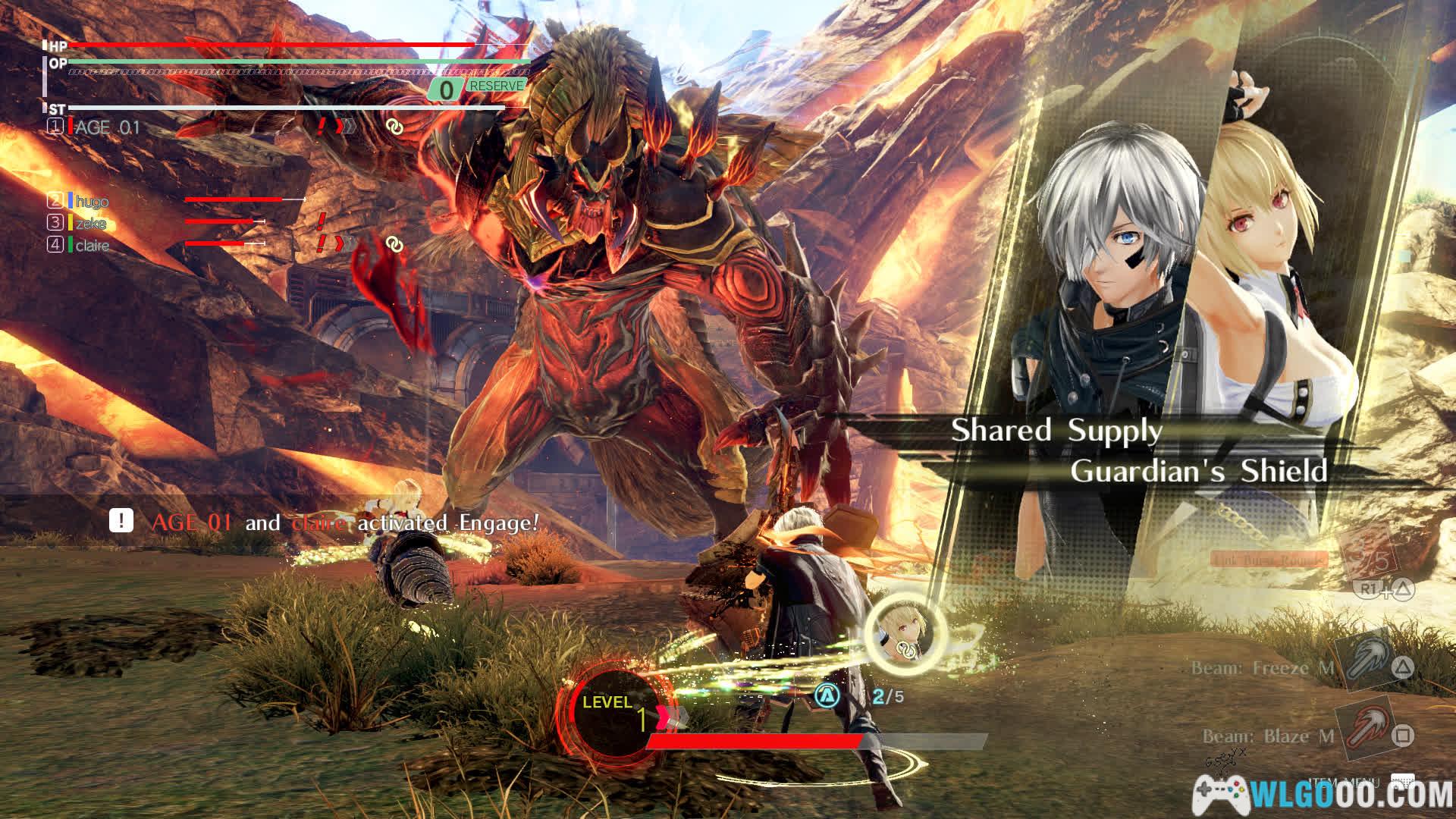Select party member zeke in list
This screenshot has height=819, width=1456.
click(90, 223)
